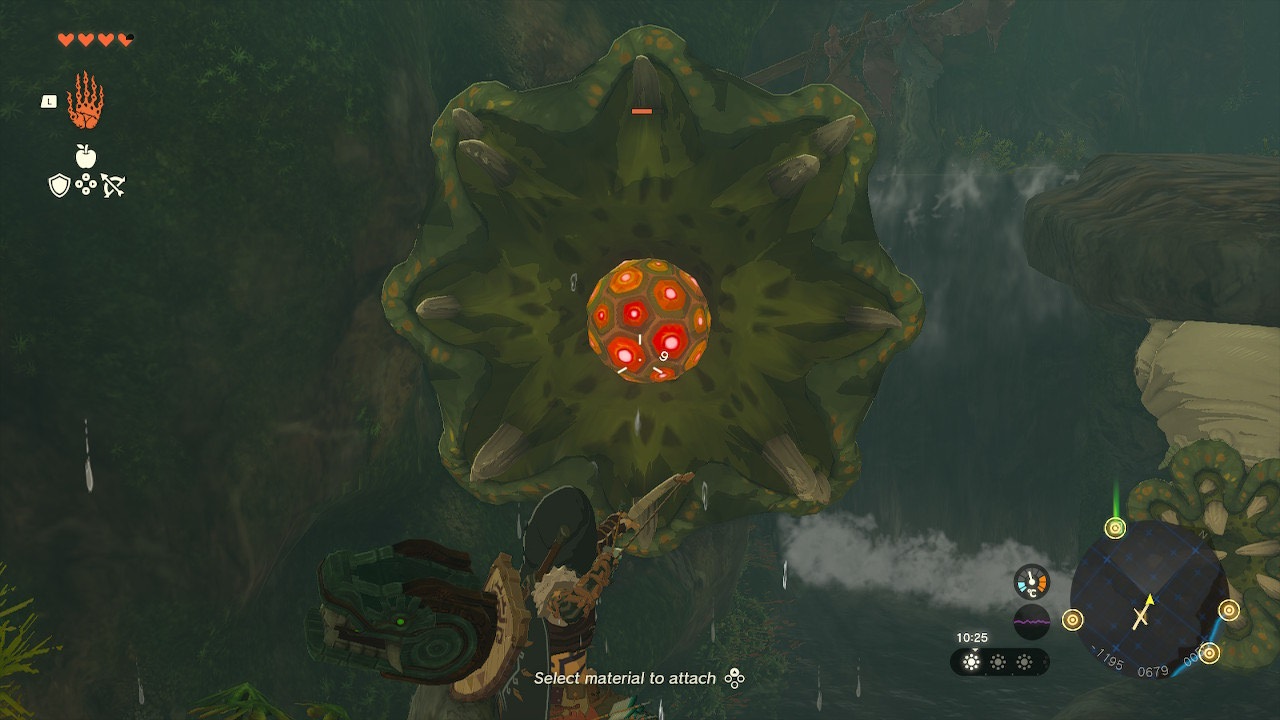The width and height of the screenshot is (1280, 720).
Task: Select the Fuse ability hand icon
Action: 87,104
